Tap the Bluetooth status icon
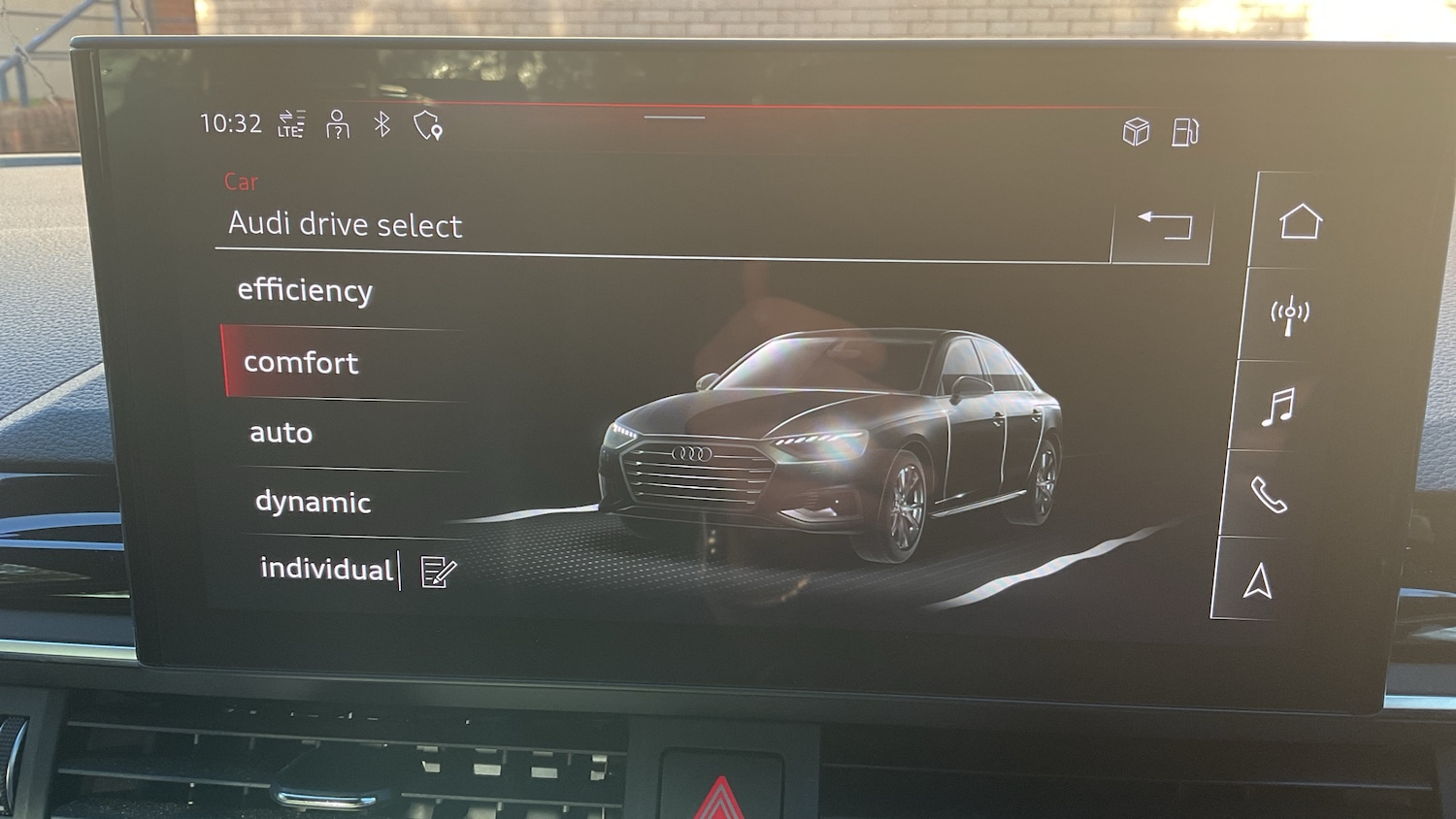This screenshot has width=1456, height=819. coord(381,126)
